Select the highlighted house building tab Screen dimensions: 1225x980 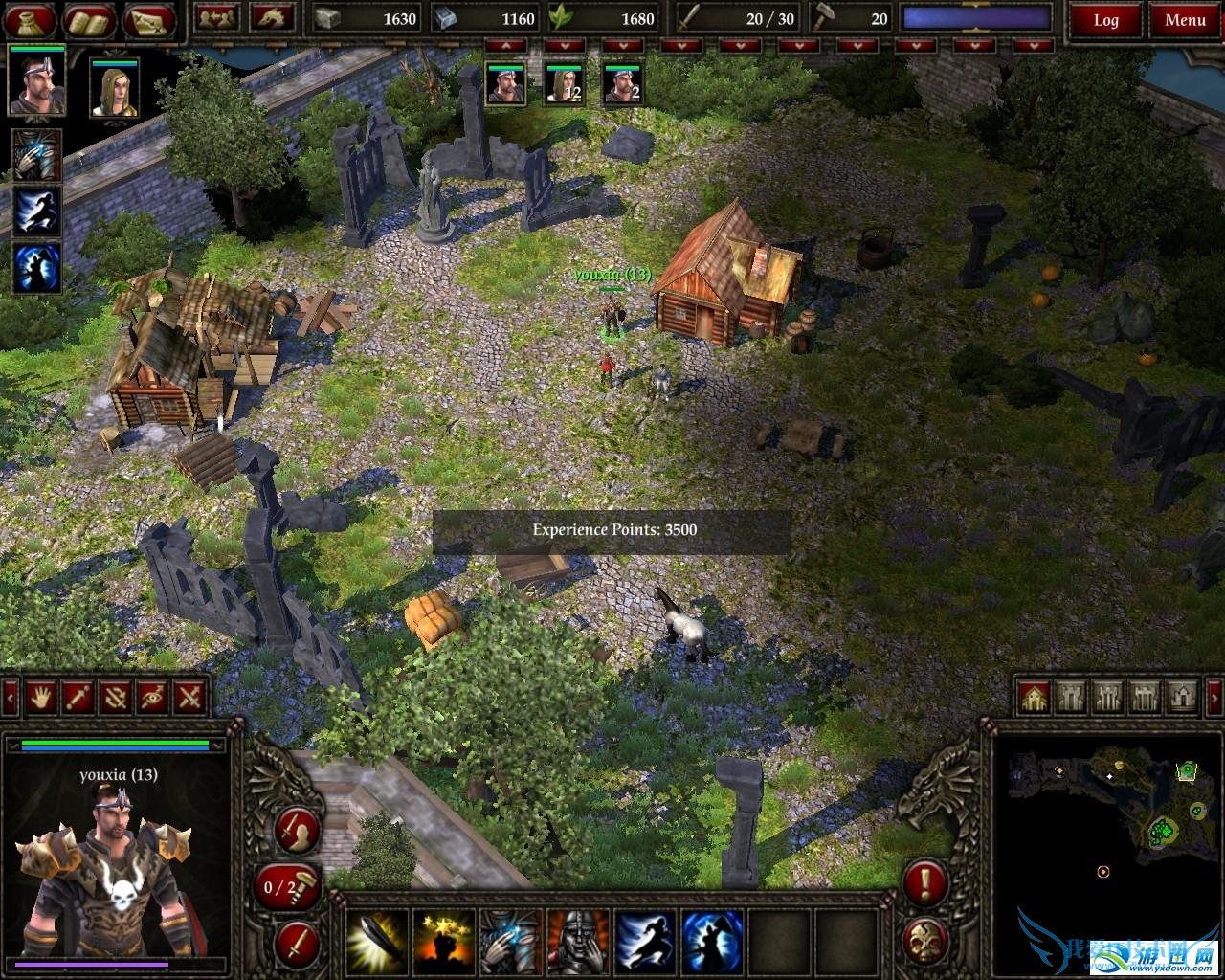(x=1034, y=697)
